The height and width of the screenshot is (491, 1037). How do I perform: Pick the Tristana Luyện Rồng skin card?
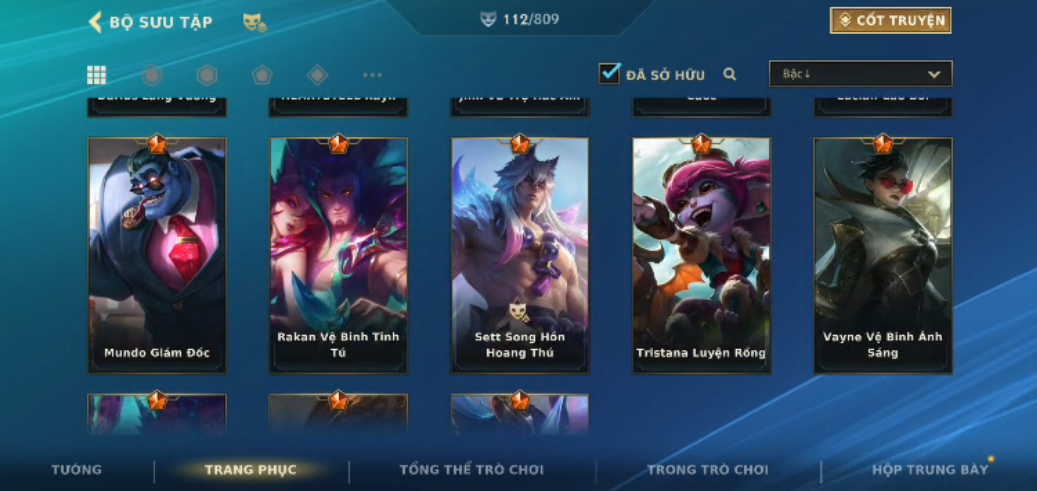click(701, 256)
